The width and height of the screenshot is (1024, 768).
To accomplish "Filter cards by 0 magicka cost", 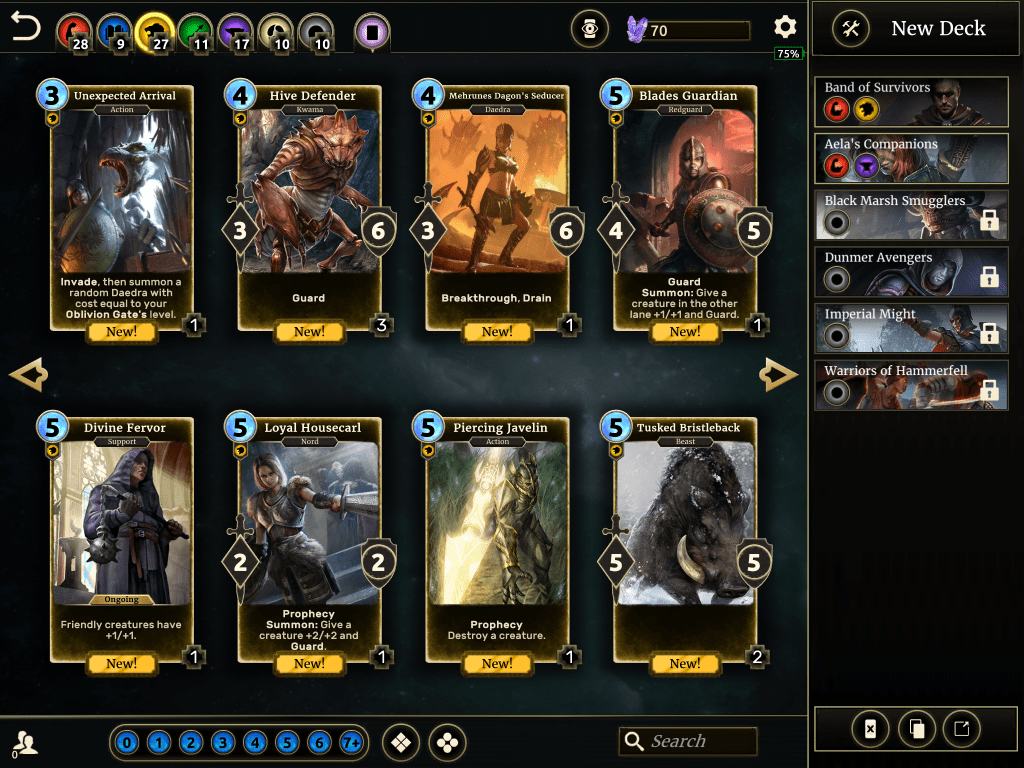I will [x=127, y=743].
